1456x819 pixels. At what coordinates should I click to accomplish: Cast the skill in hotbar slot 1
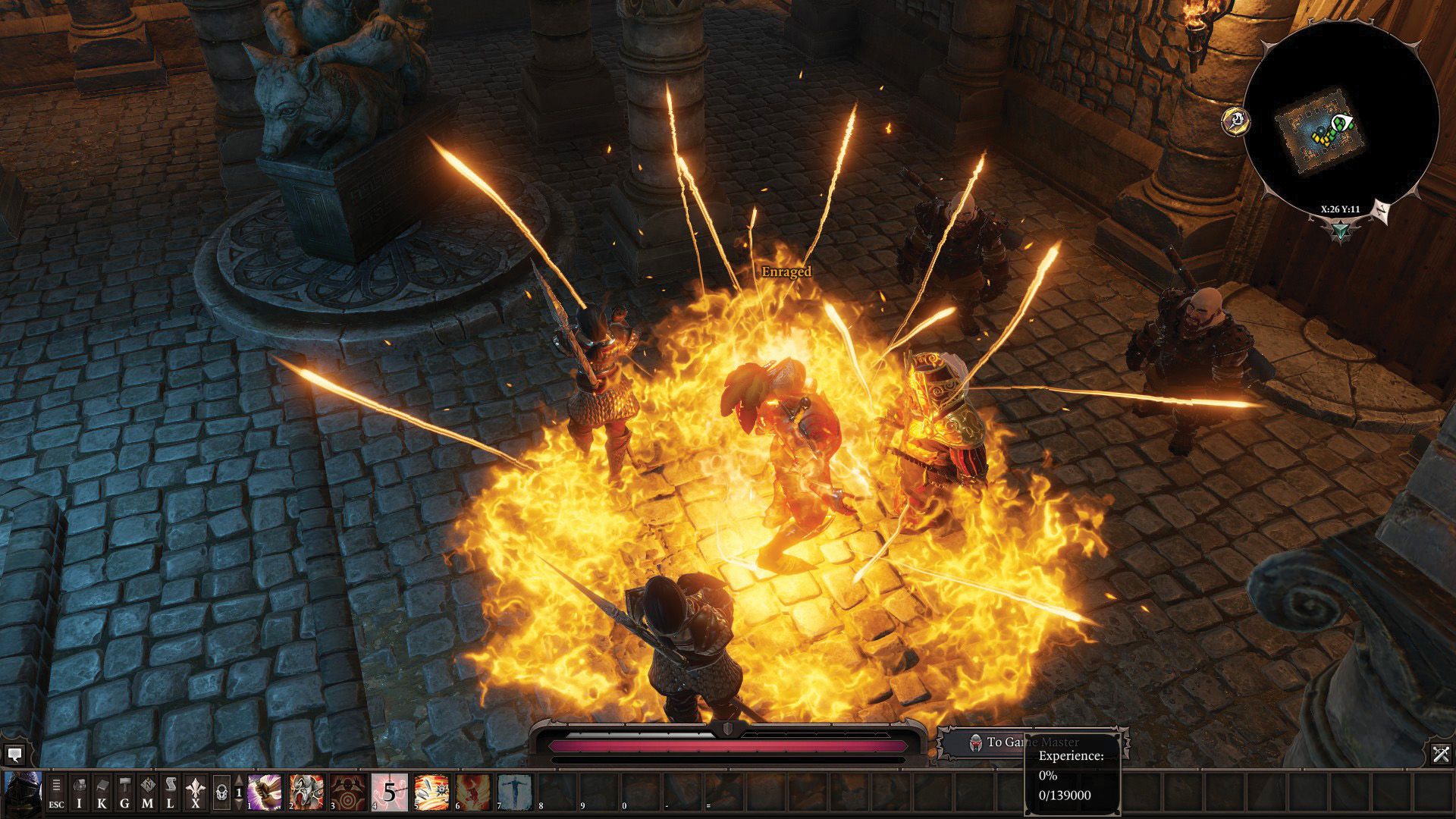click(264, 792)
